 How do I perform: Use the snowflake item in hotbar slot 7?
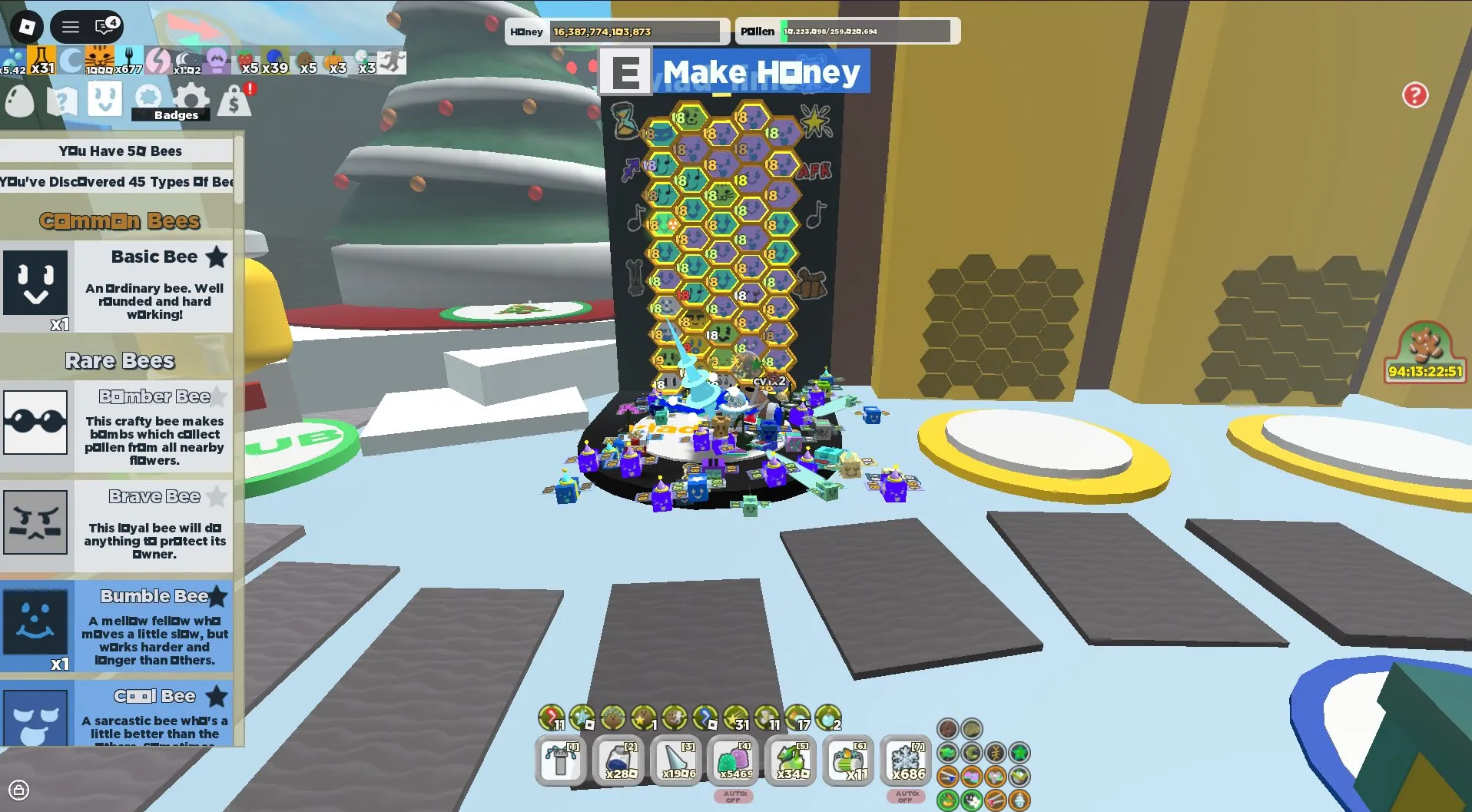click(x=906, y=761)
